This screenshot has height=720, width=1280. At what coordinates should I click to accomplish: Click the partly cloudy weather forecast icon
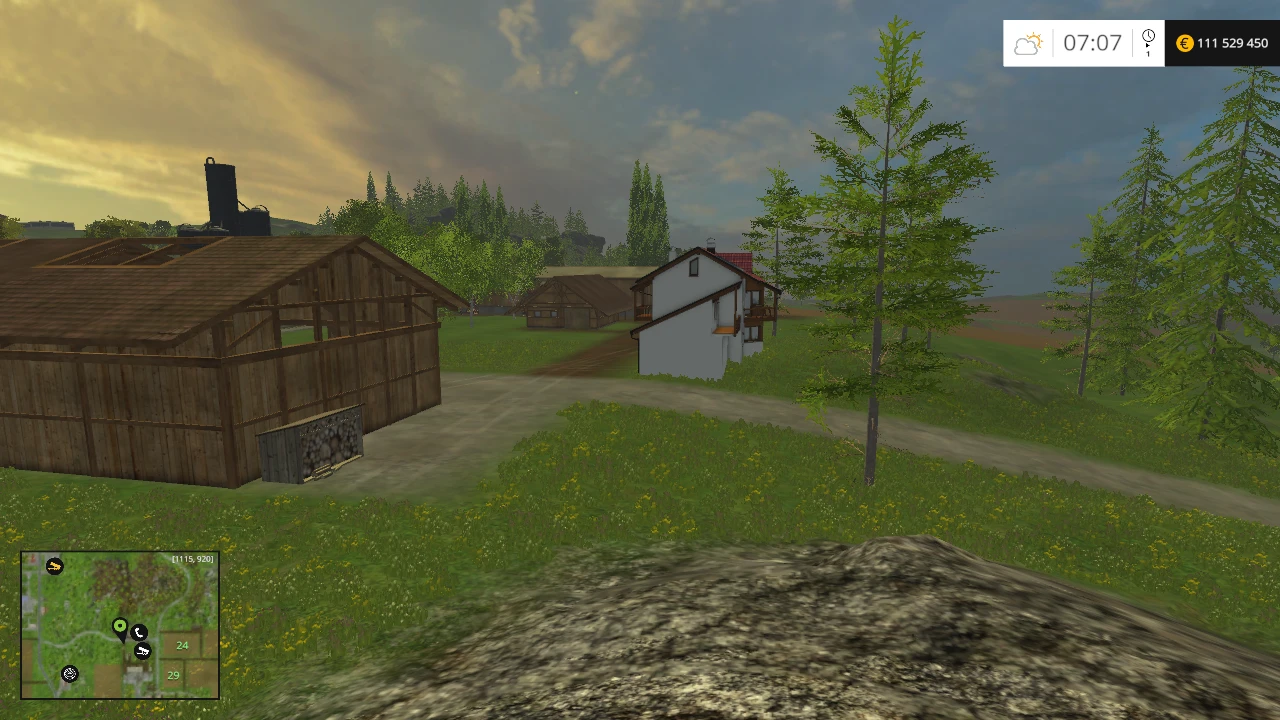tap(1028, 42)
